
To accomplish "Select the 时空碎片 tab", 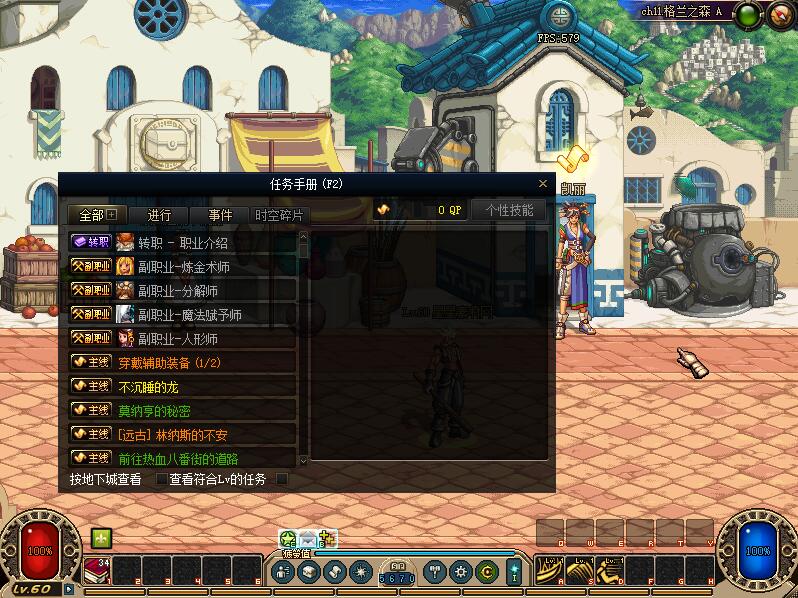I will (278, 215).
